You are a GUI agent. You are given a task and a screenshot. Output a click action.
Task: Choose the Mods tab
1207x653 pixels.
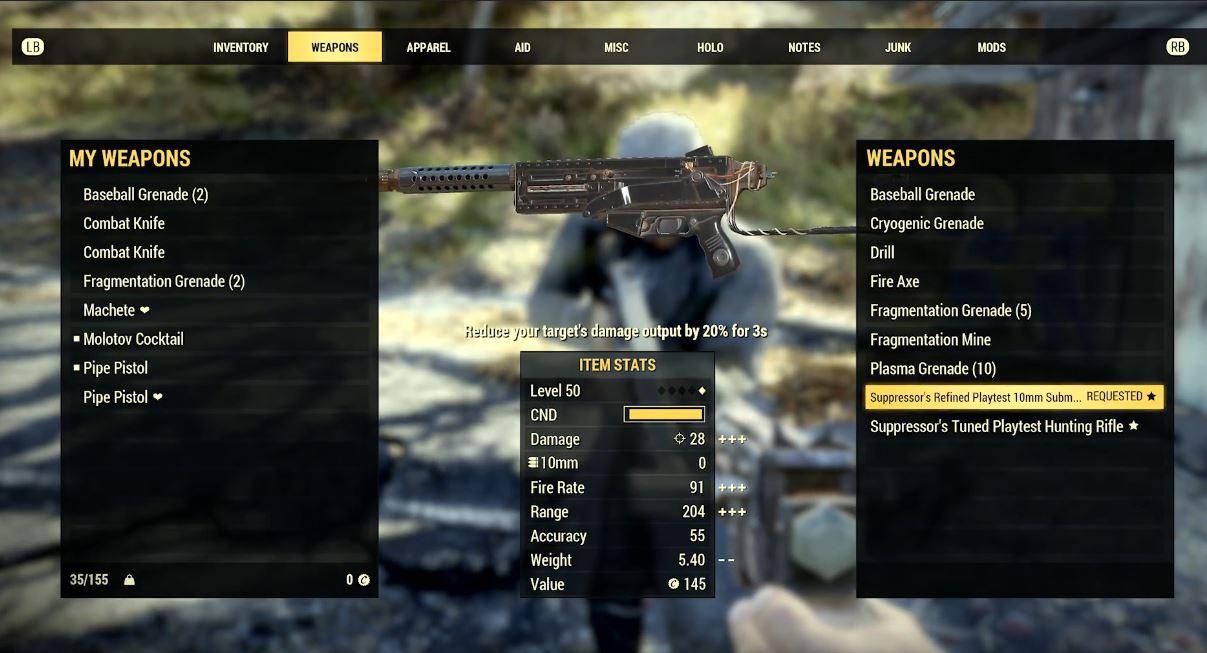(x=991, y=47)
